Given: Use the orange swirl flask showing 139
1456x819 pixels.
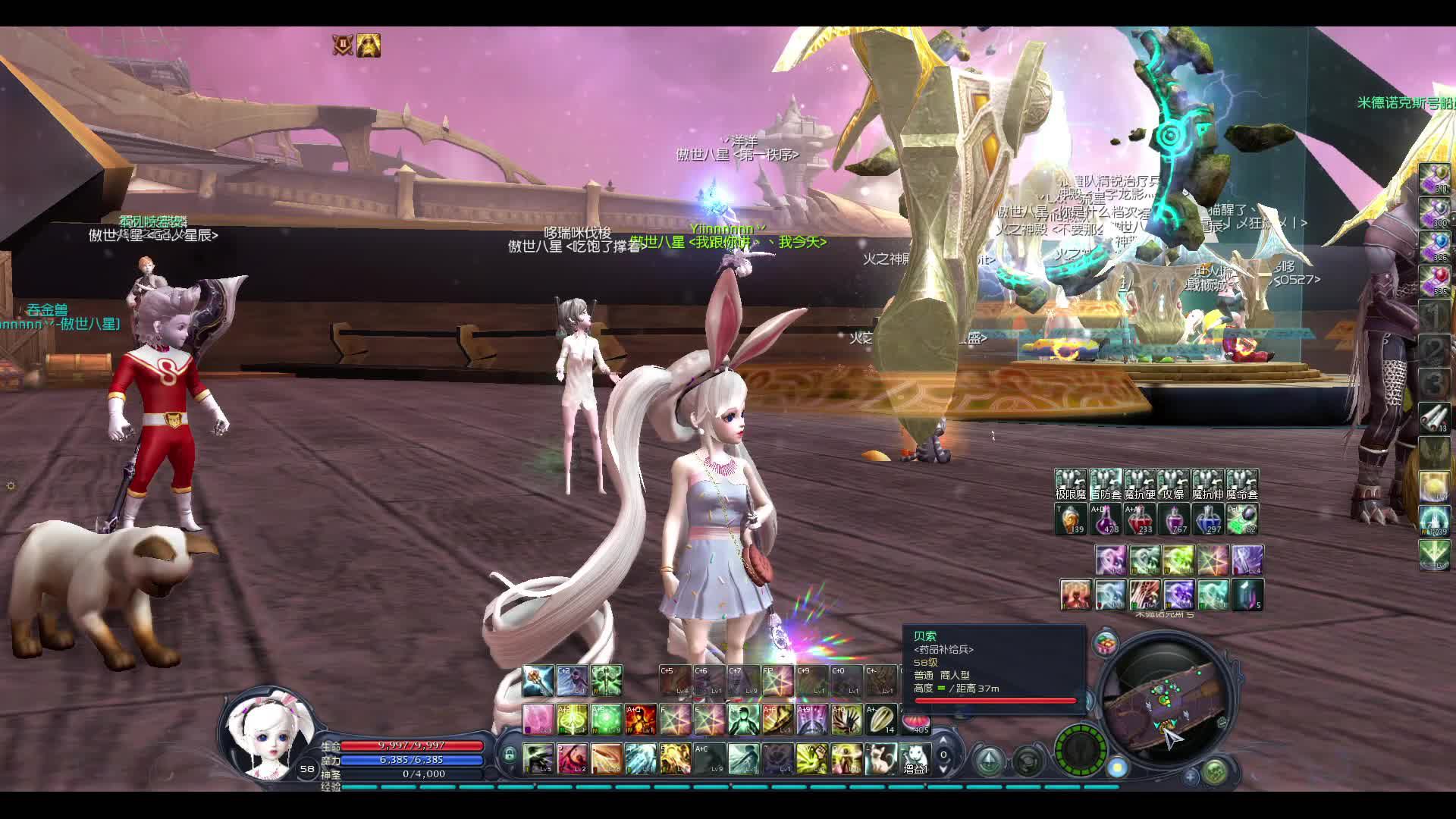Looking at the screenshot, I should (1071, 519).
